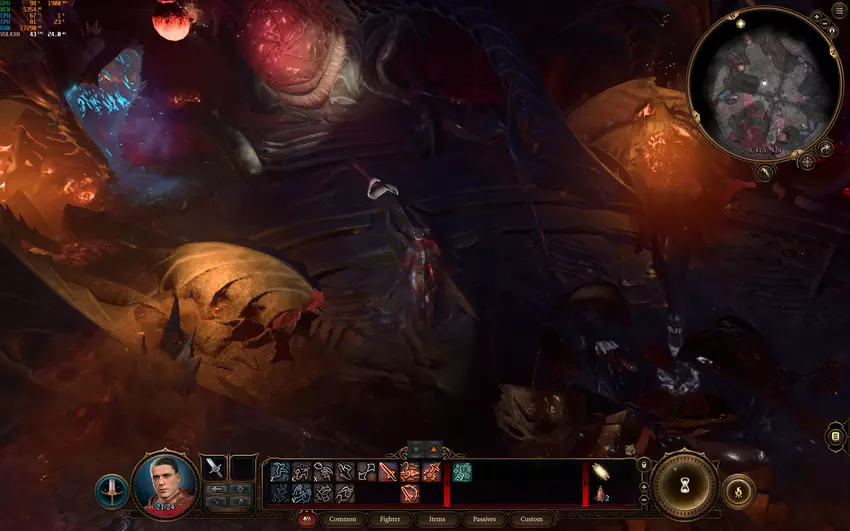Click the character portrait
This screenshot has height=531, width=850.
click(165, 483)
